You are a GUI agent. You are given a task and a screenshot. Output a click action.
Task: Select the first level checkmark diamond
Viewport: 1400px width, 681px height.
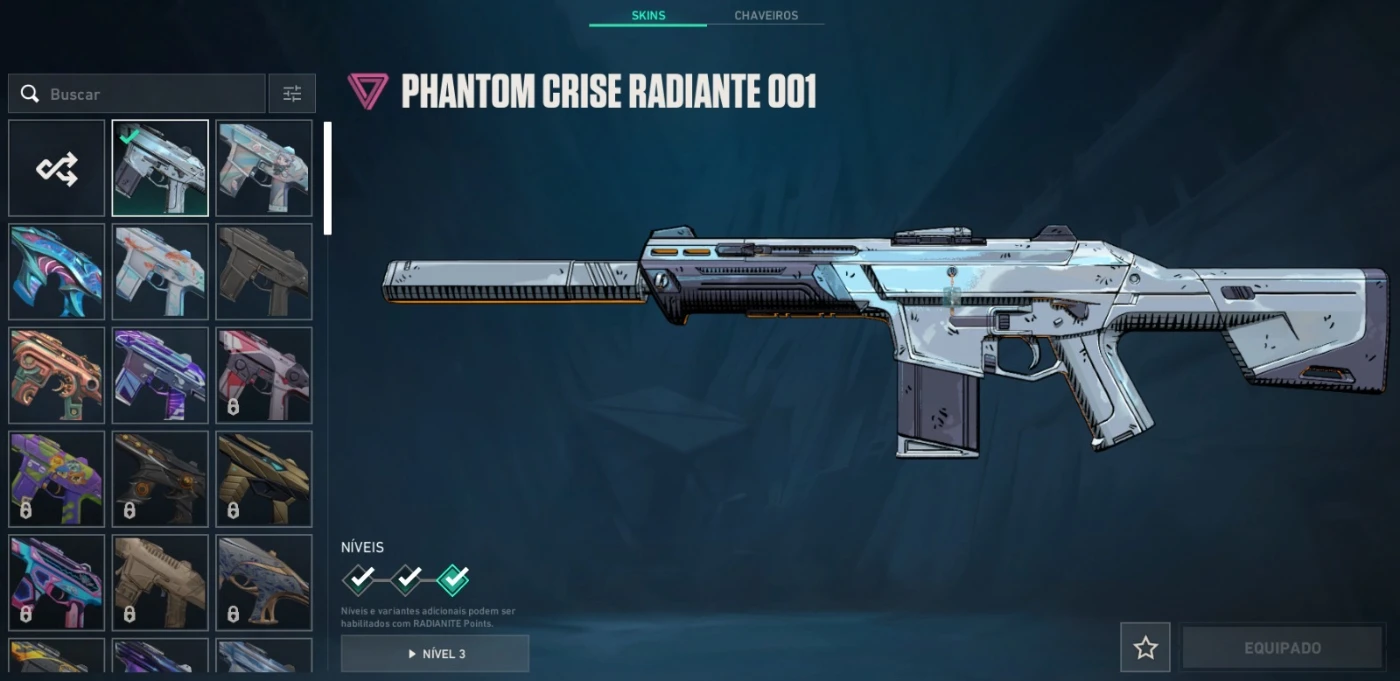(x=360, y=578)
